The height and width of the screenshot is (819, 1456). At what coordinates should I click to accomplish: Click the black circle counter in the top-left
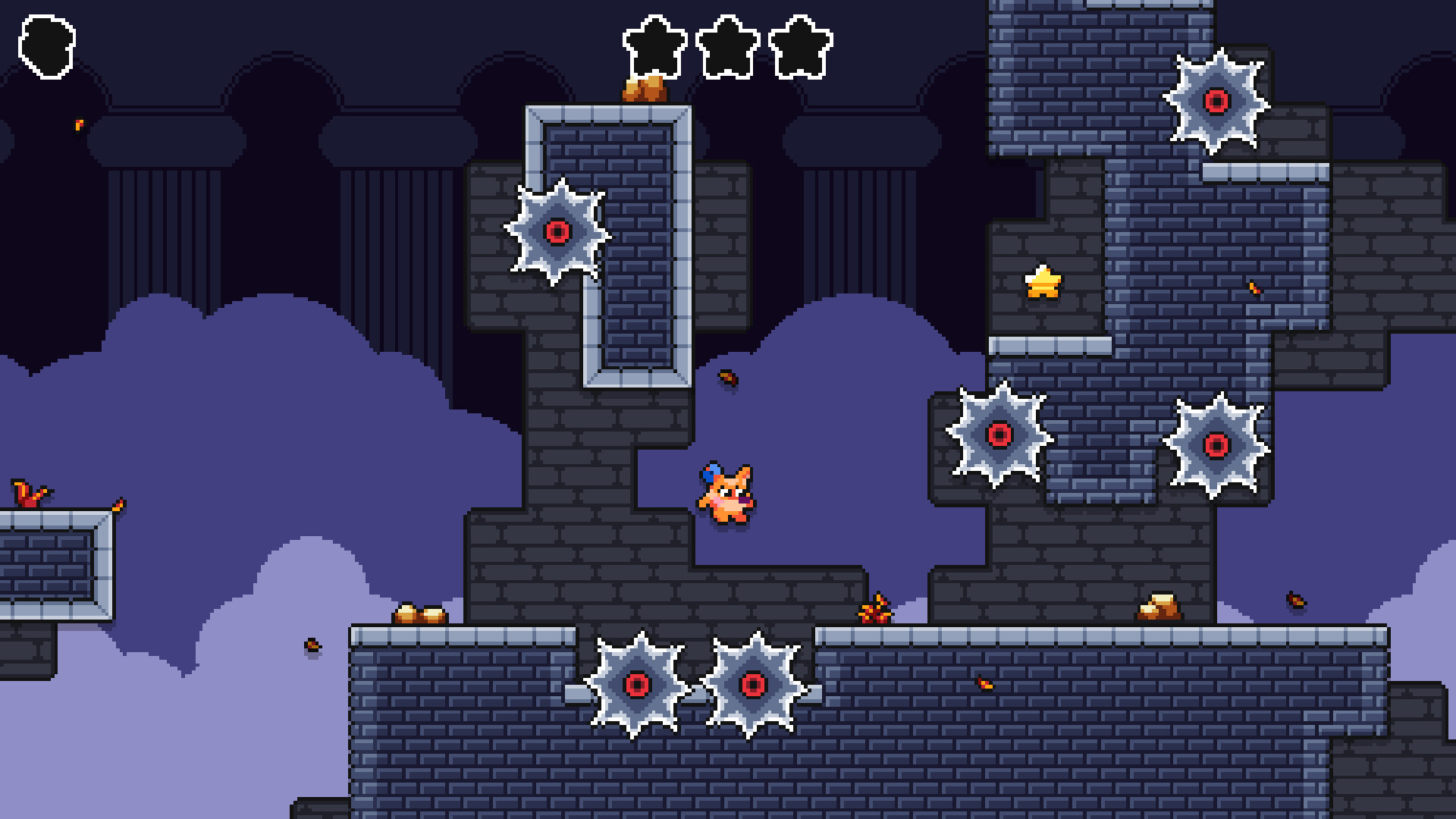(x=47, y=44)
